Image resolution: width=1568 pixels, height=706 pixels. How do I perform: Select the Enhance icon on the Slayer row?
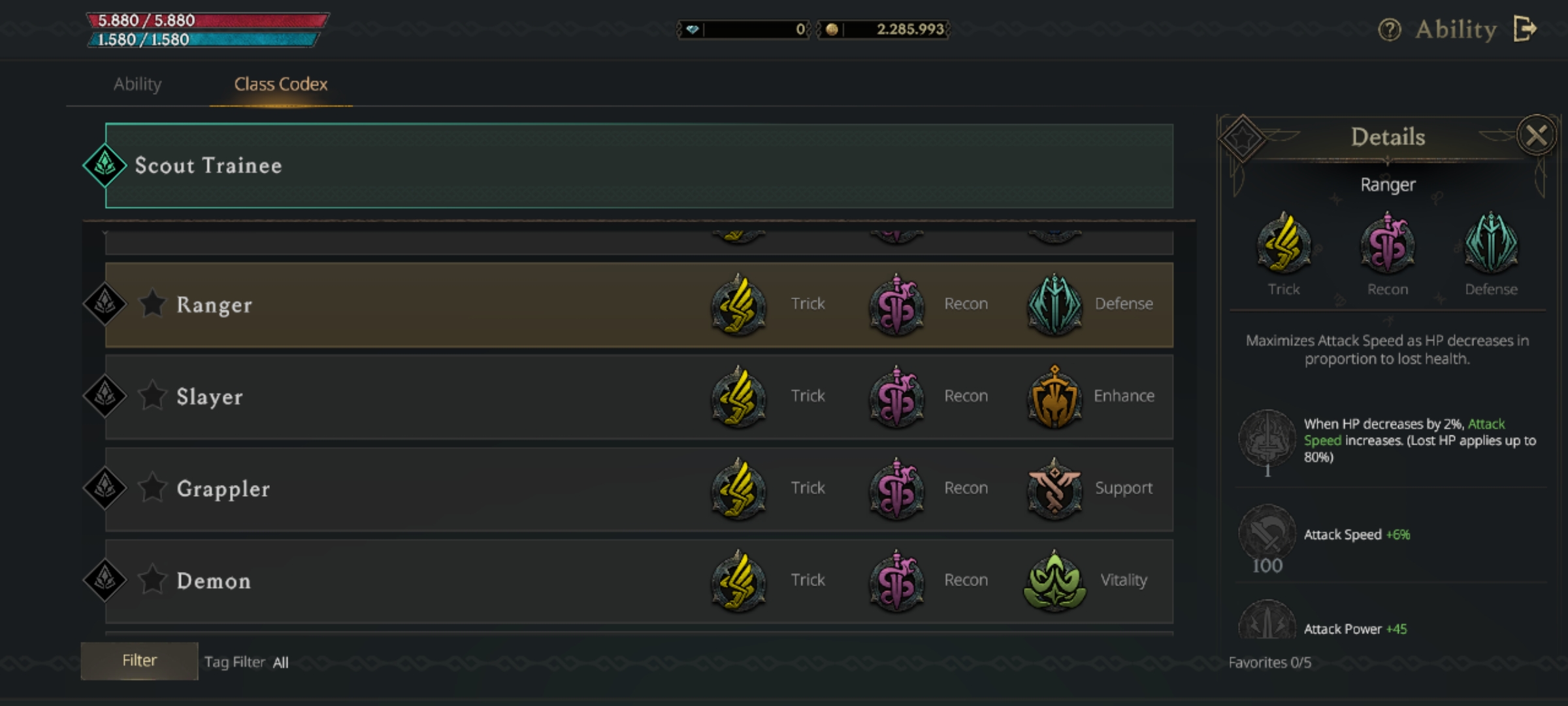click(x=1055, y=397)
